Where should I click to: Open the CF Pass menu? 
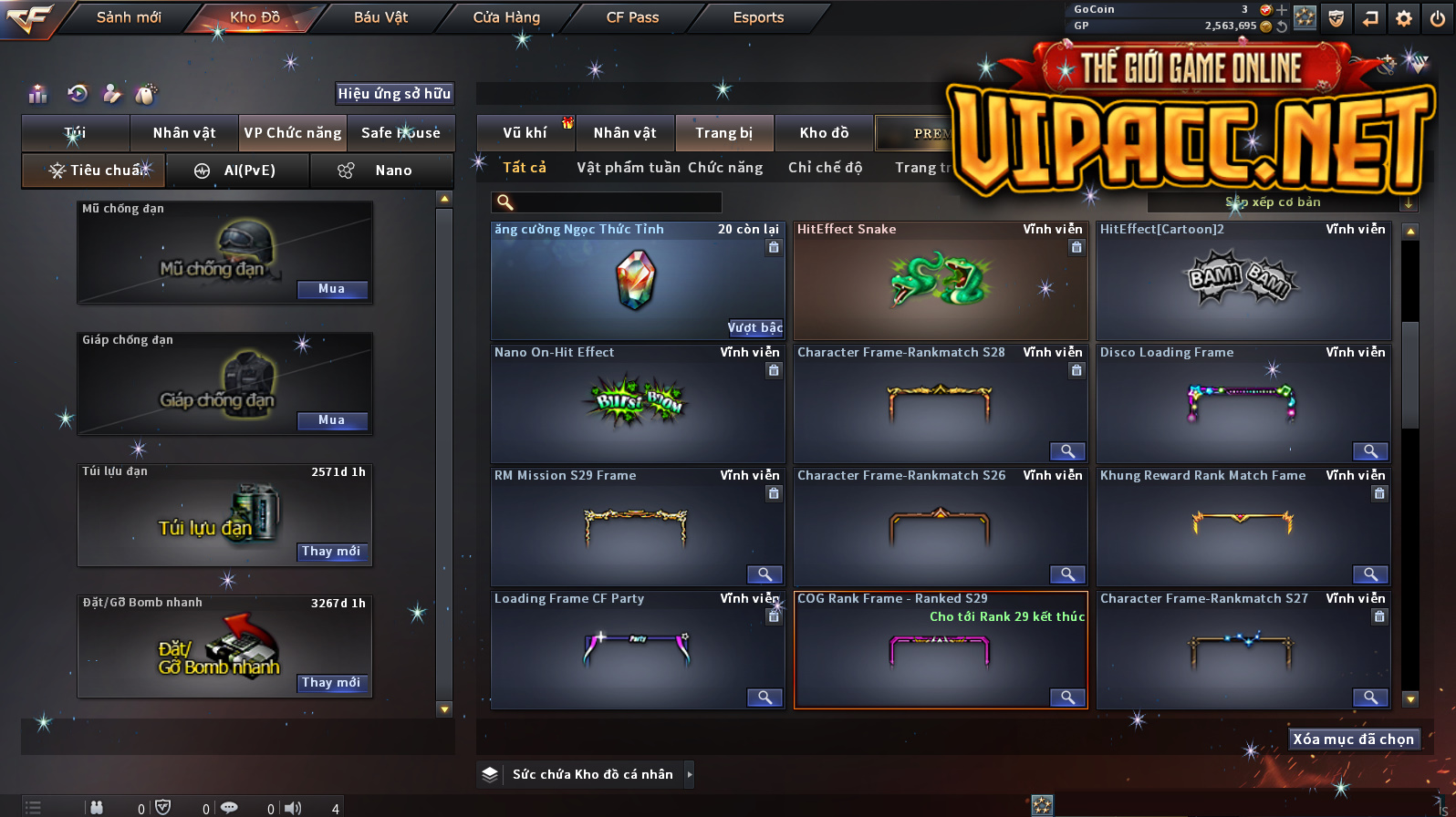coord(632,17)
